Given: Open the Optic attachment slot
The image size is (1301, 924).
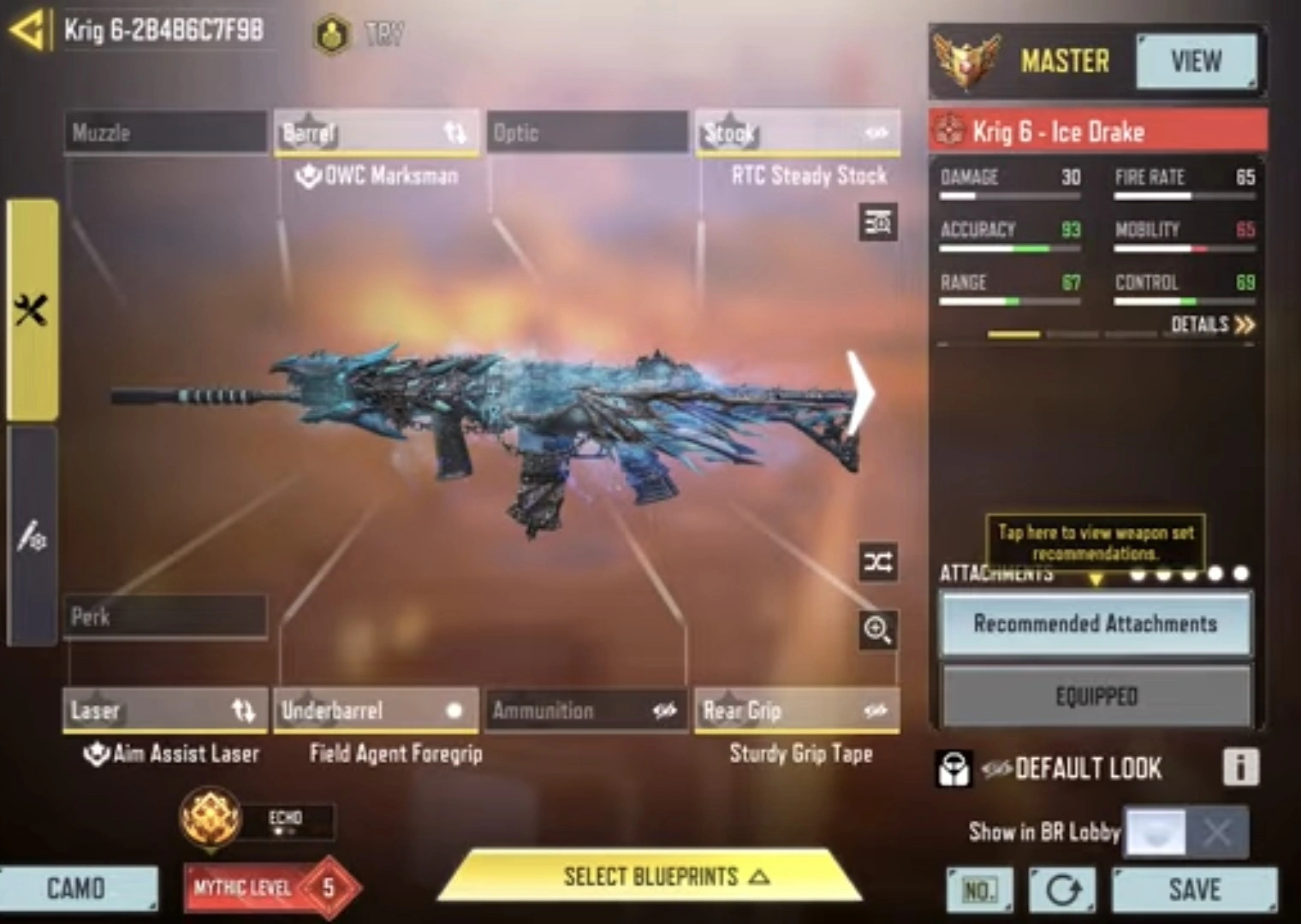Looking at the screenshot, I should click(586, 133).
